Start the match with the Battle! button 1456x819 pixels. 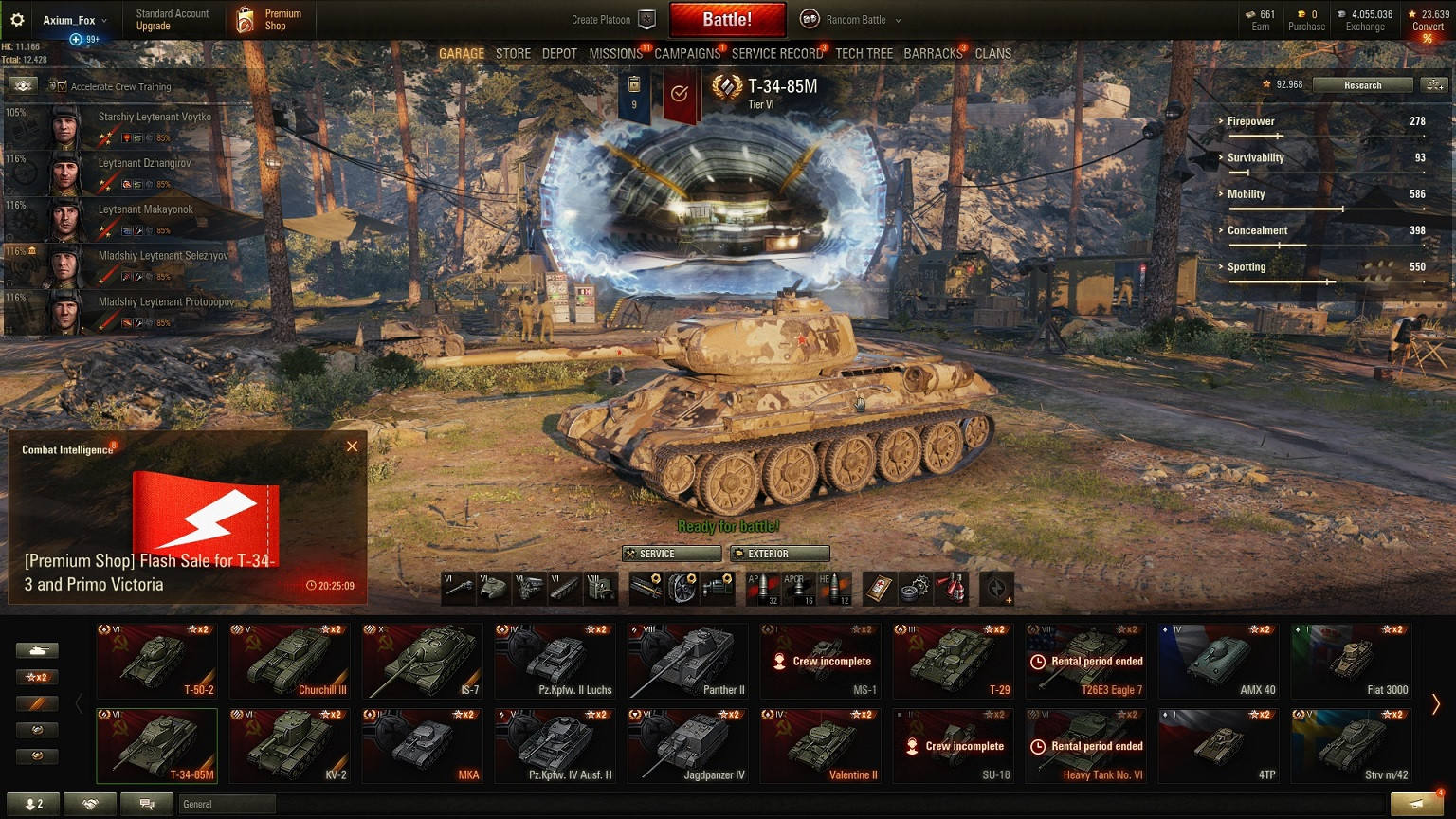[x=727, y=20]
